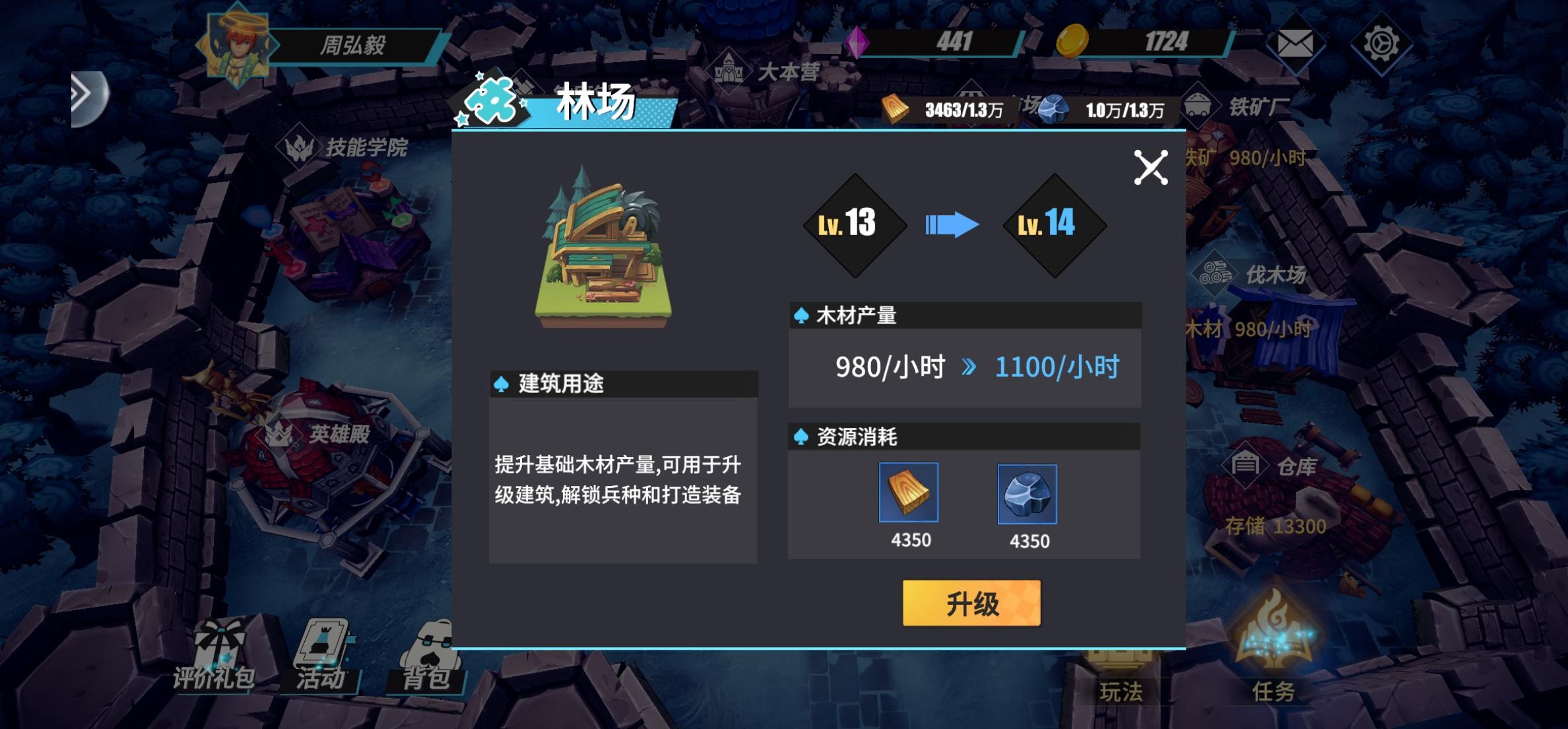Image resolution: width=1568 pixels, height=729 pixels.
Task: Click the wood resource icon near the top
Action: tap(894, 107)
